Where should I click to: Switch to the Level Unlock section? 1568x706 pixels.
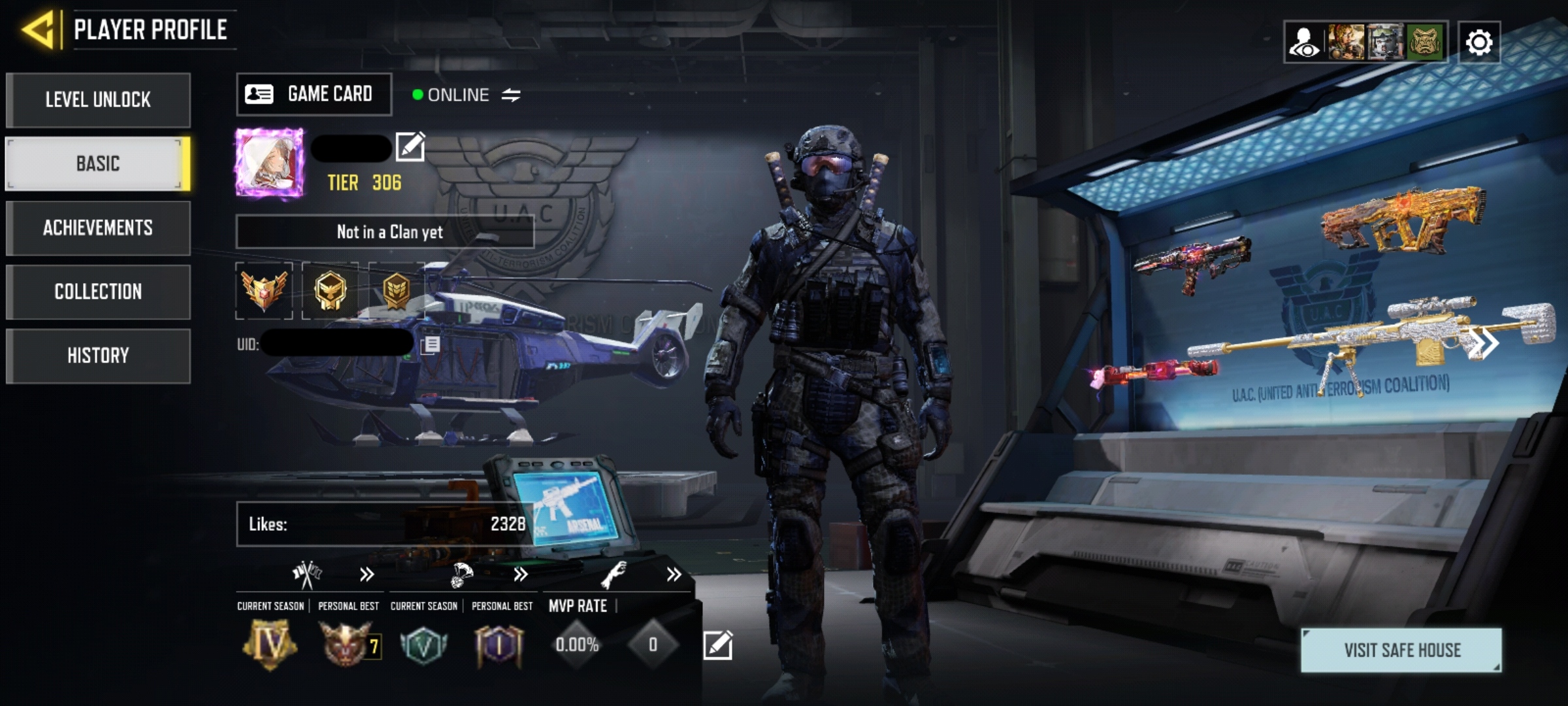[x=97, y=99]
